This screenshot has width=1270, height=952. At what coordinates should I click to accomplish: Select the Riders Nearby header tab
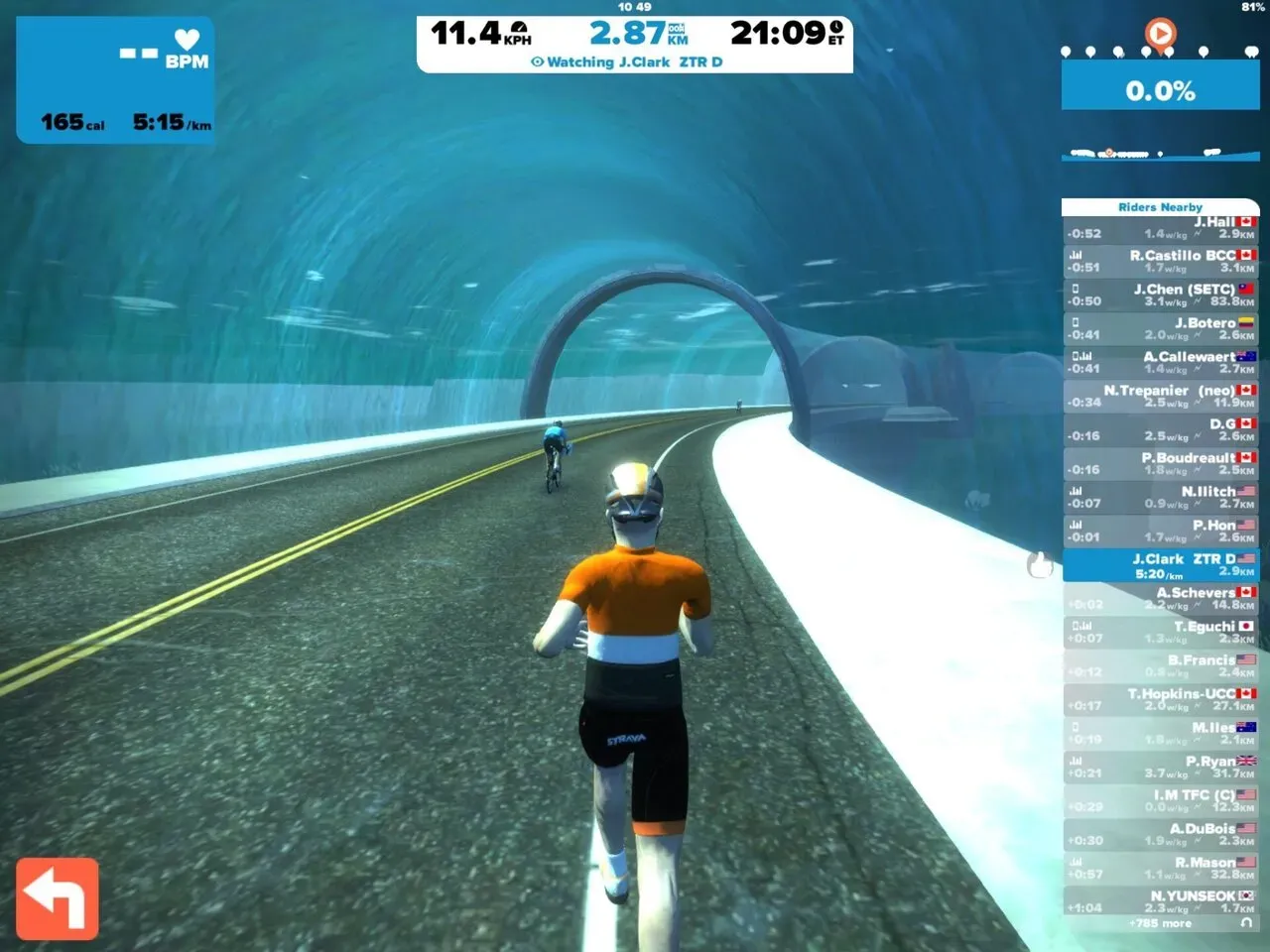(x=1161, y=207)
